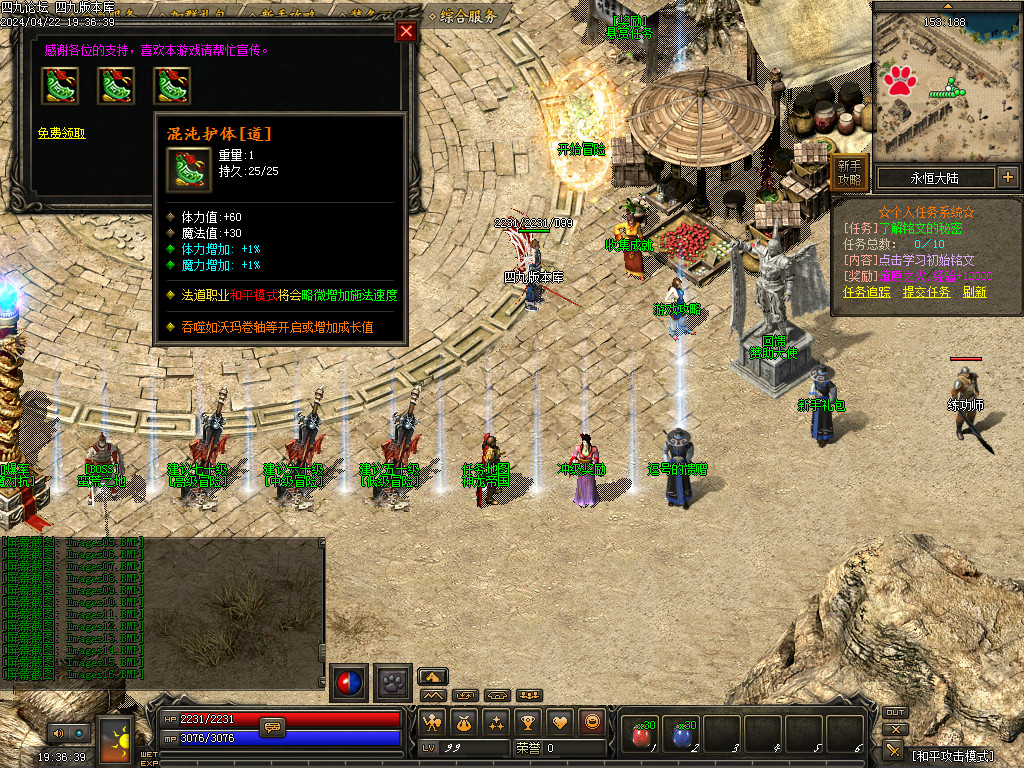Screen dimensions: 1024x768
Task: Click the 免费领取 free claim link
Action: [62, 133]
